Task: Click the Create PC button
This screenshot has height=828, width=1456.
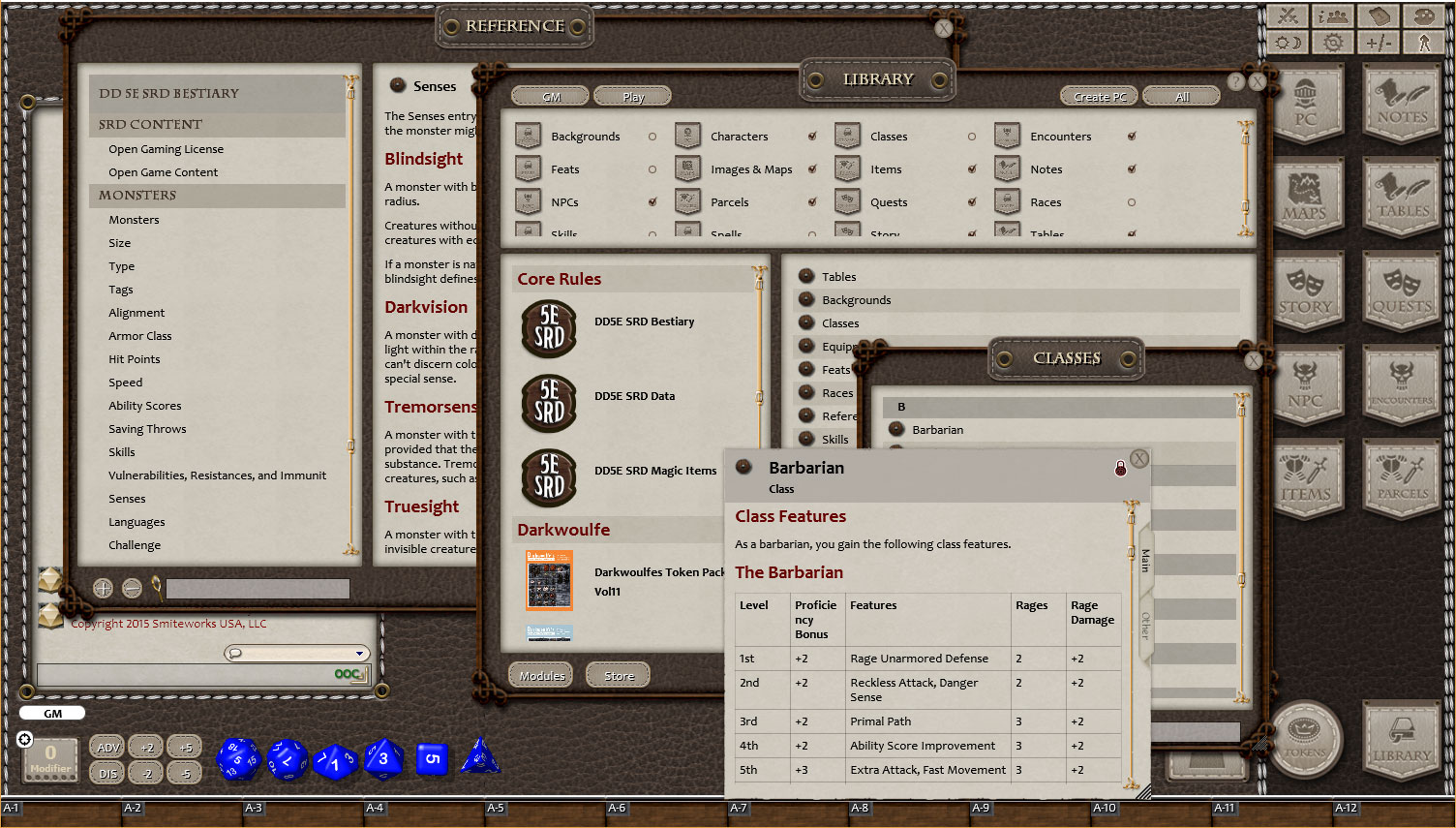Action: pos(1098,96)
